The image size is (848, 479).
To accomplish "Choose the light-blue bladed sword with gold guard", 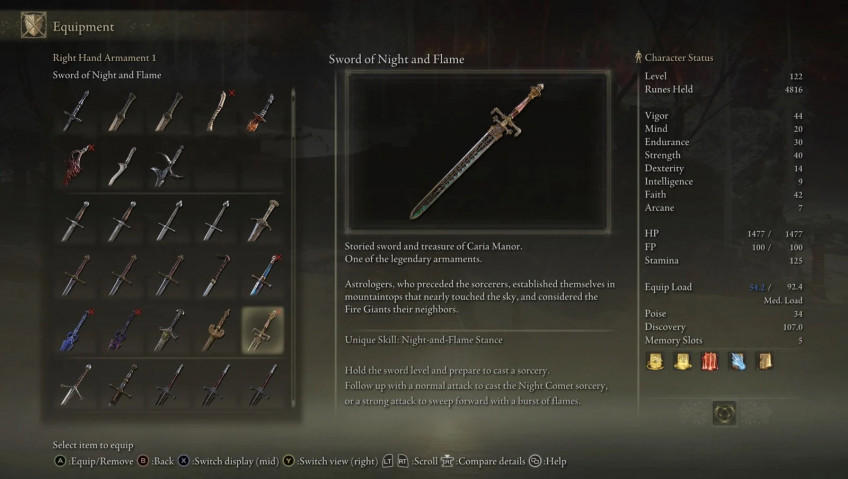I will pyautogui.click(x=263, y=275).
